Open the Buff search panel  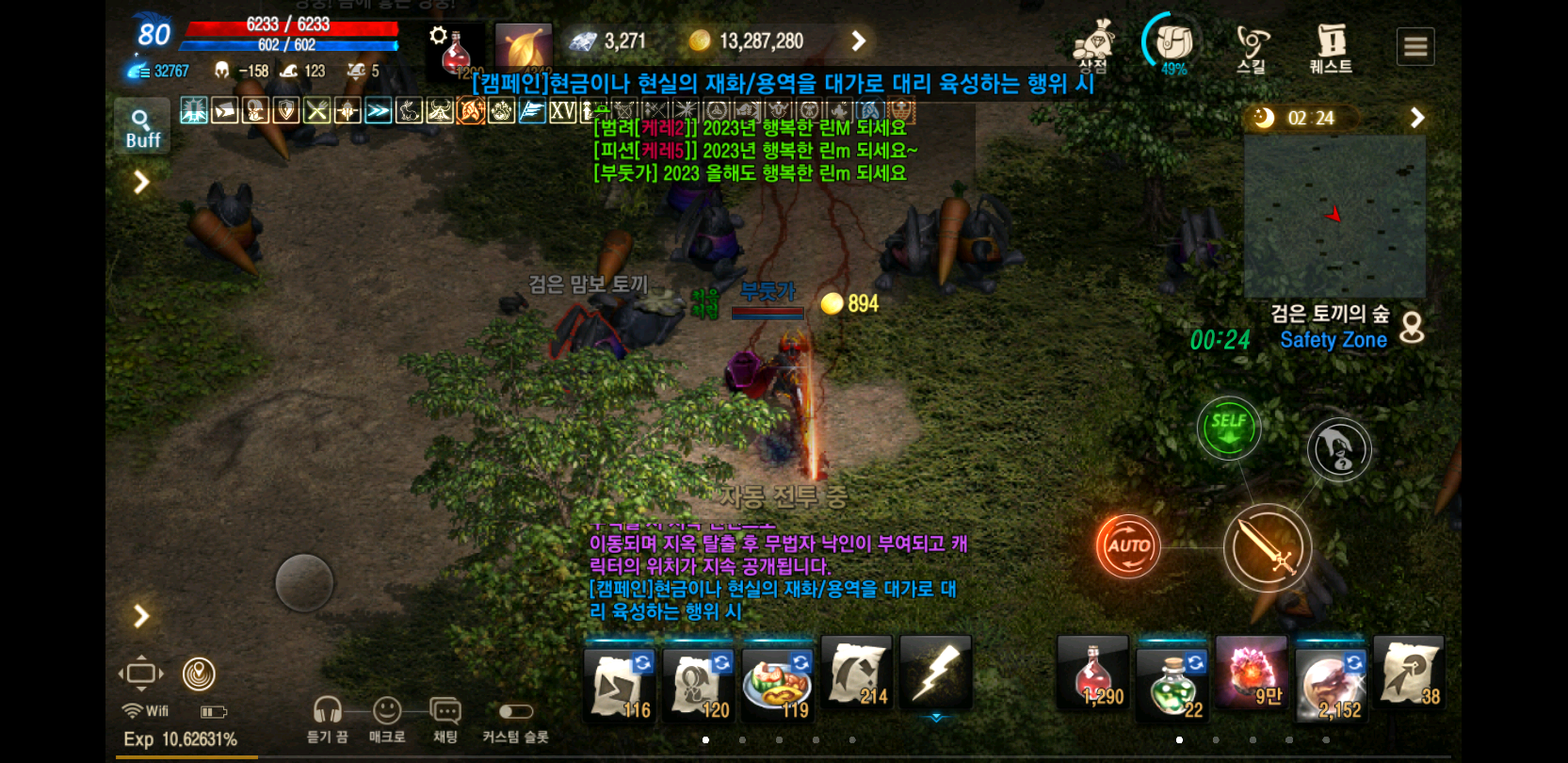point(141,127)
